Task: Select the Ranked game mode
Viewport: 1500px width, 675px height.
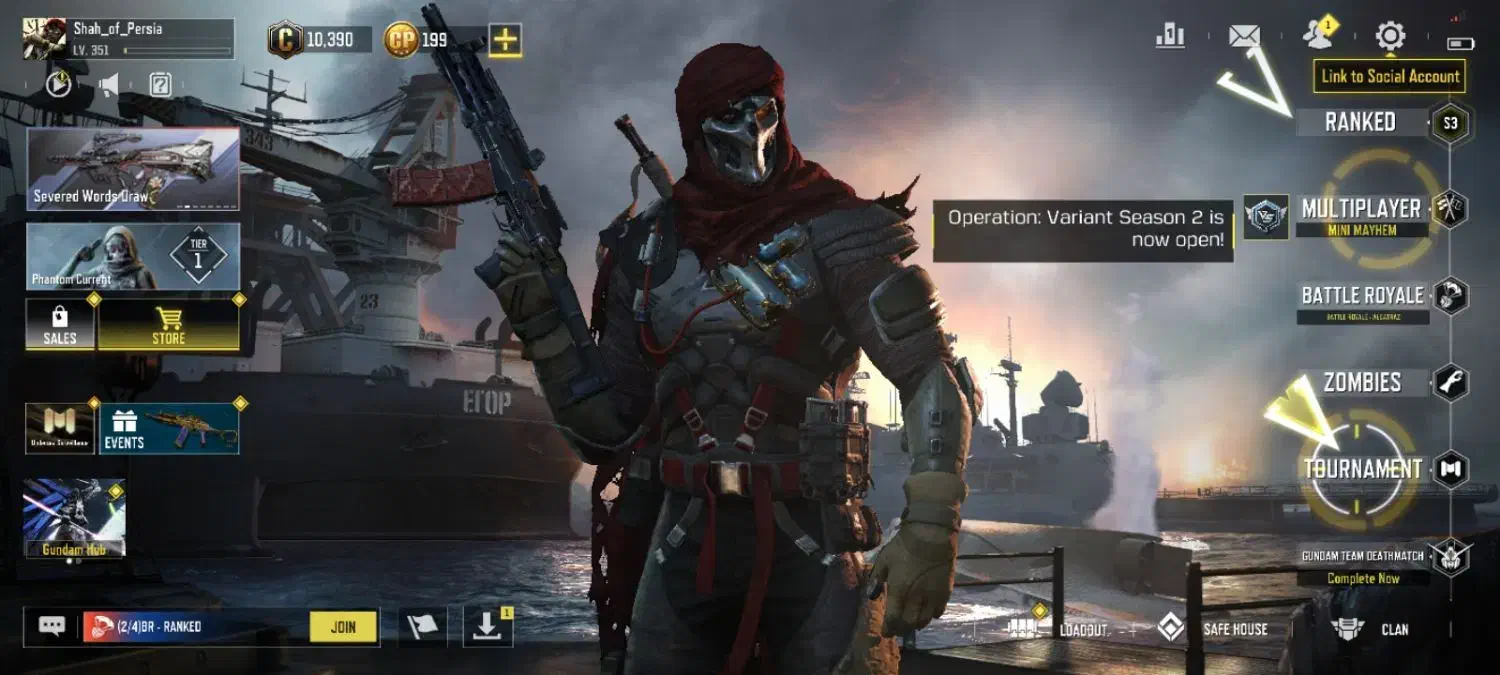Action: pos(1361,122)
